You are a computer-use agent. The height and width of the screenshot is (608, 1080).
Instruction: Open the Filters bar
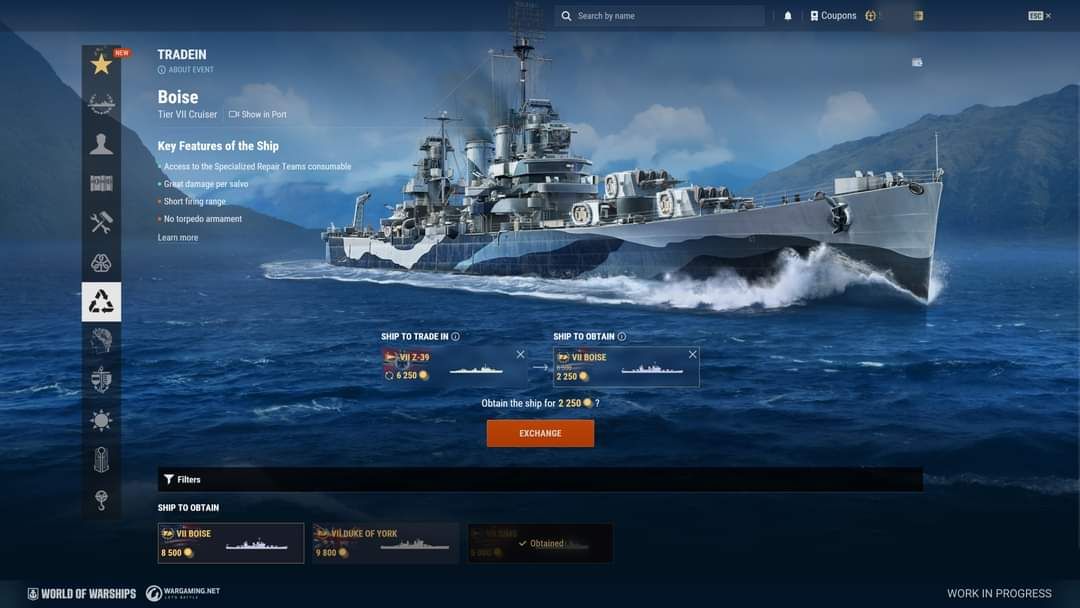pos(182,480)
